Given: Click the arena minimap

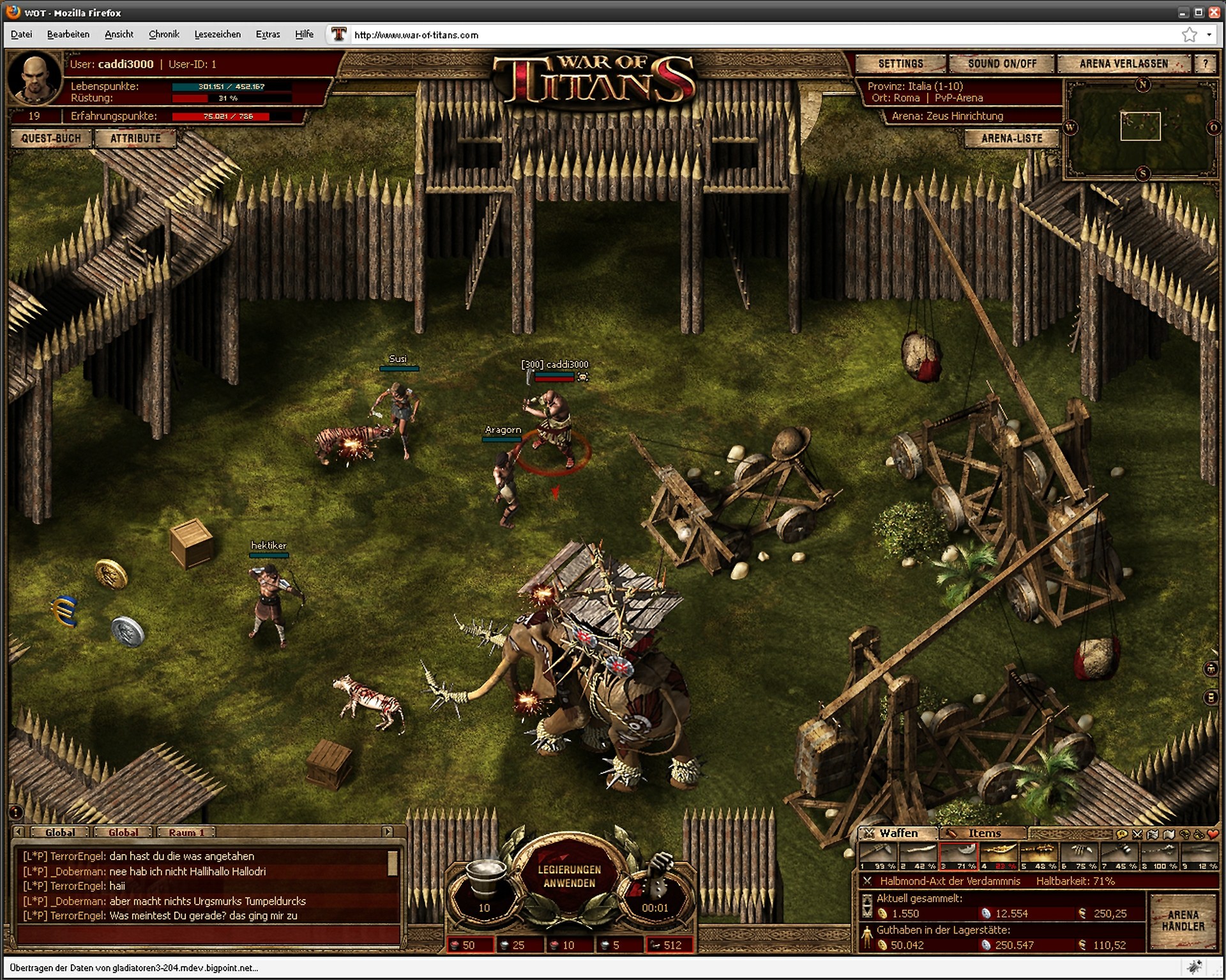Looking at the screenshot, I should (1140, 128).
